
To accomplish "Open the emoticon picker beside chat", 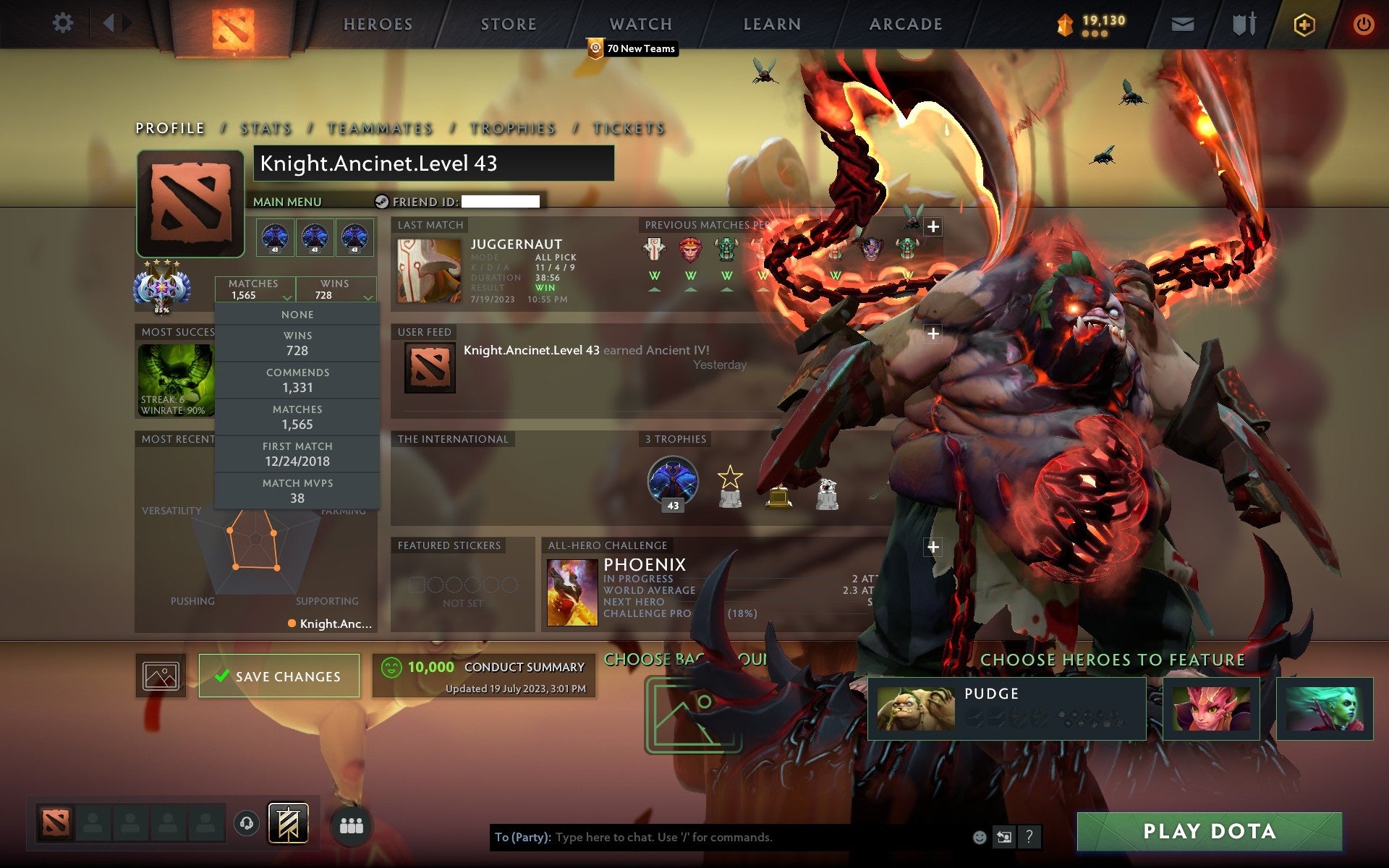I will coord(980,838).
